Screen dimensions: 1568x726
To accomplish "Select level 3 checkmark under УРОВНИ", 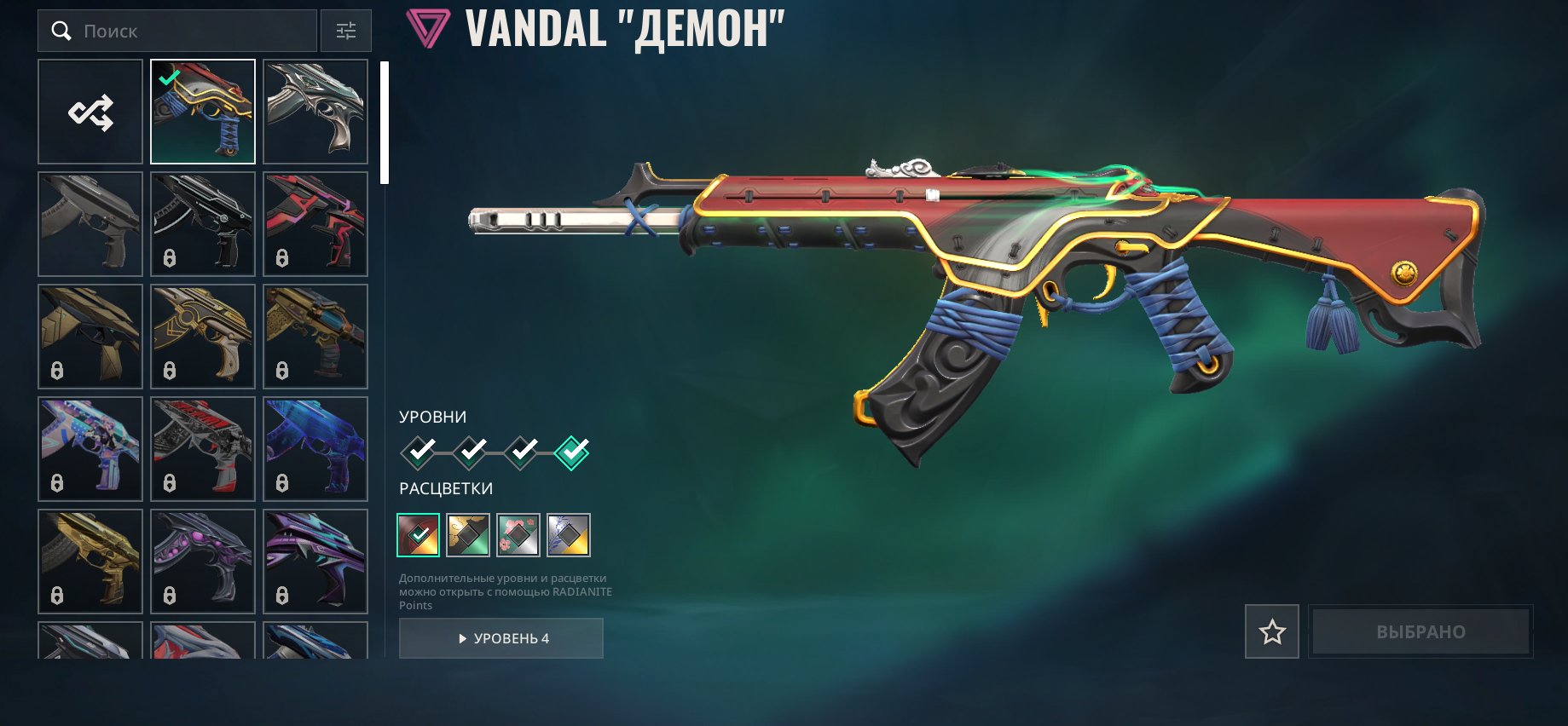I will [x=521, y=454].
